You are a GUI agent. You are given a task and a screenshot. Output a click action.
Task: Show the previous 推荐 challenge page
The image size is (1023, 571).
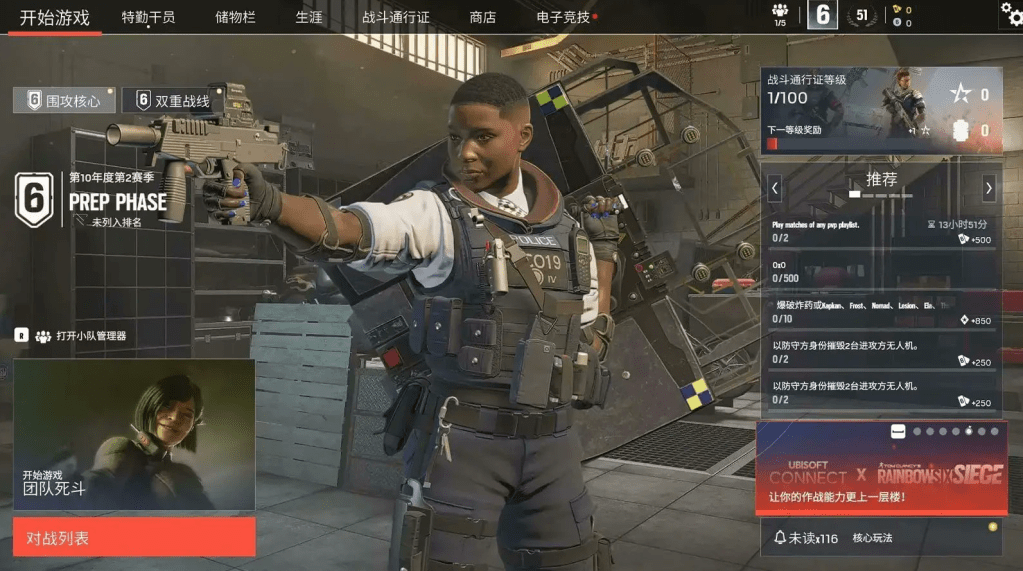[x=775, y=187]
